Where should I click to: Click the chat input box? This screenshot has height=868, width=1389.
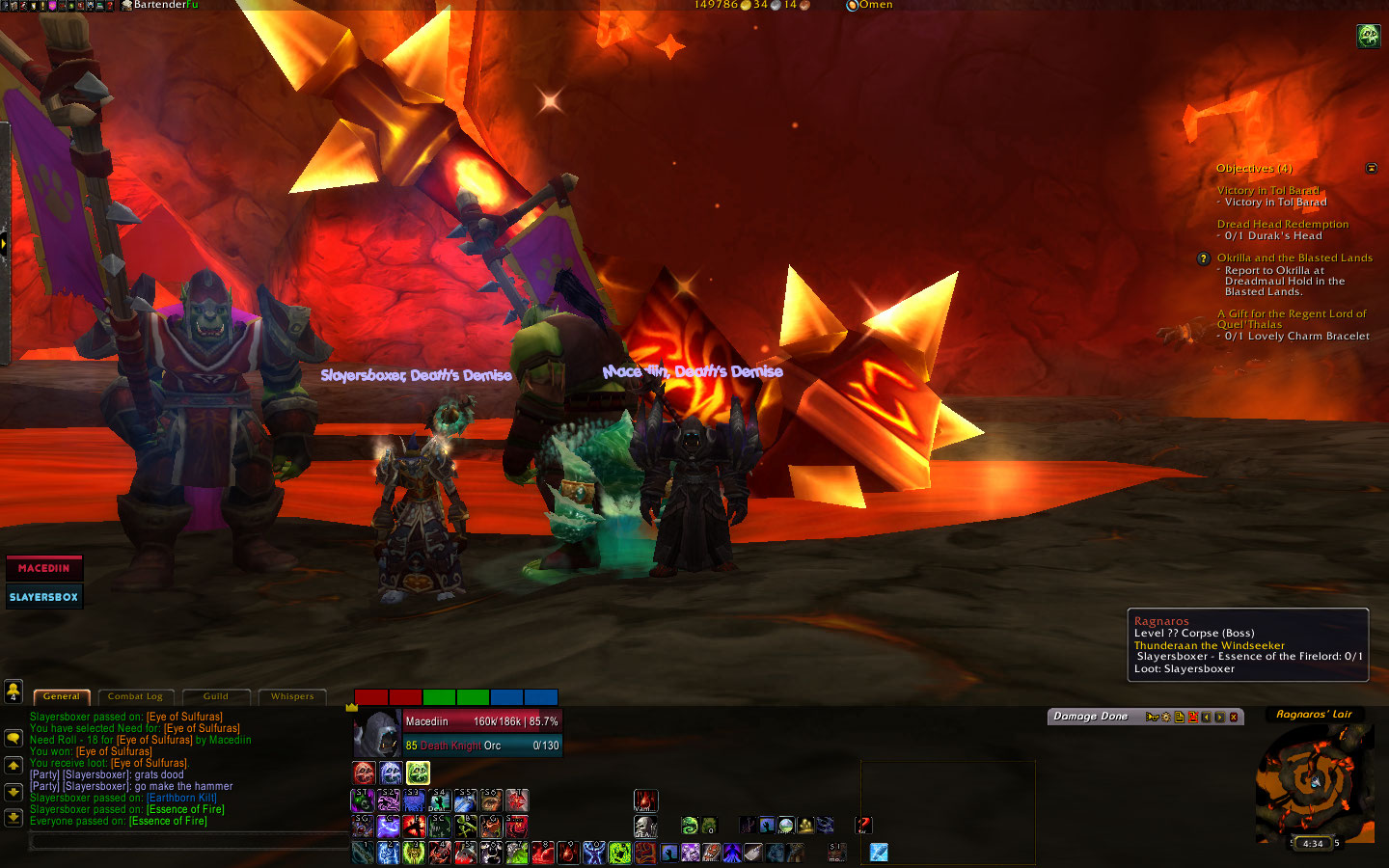[x=188, y=842]
